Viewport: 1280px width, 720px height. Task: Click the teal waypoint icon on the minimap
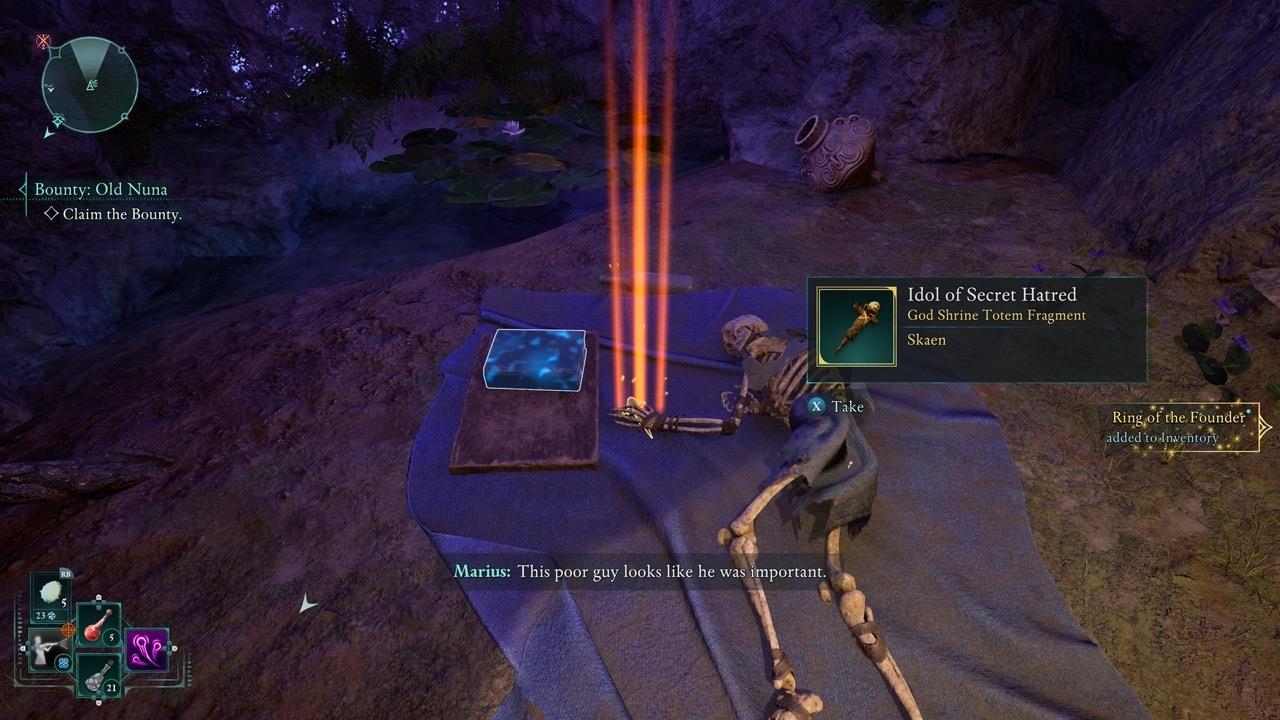[x=58, y=120]
